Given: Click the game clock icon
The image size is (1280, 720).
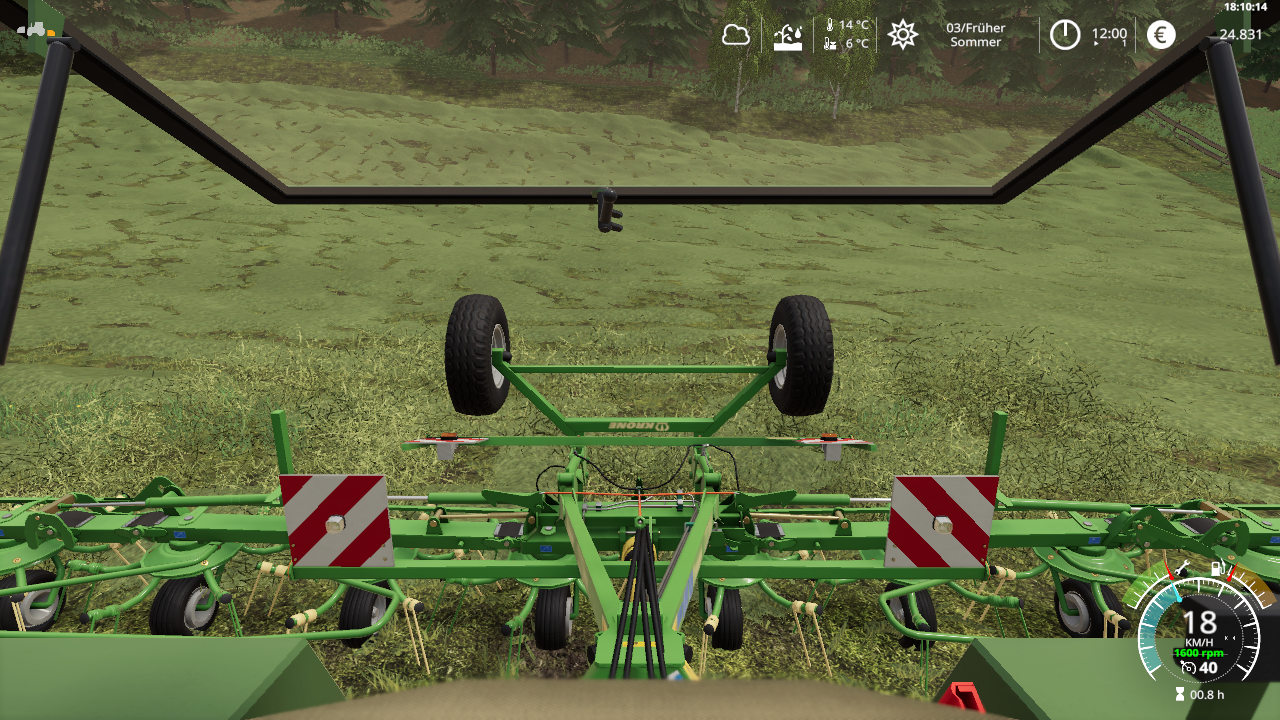Looking at the screenshot, I should click(x=1065, y=35).
